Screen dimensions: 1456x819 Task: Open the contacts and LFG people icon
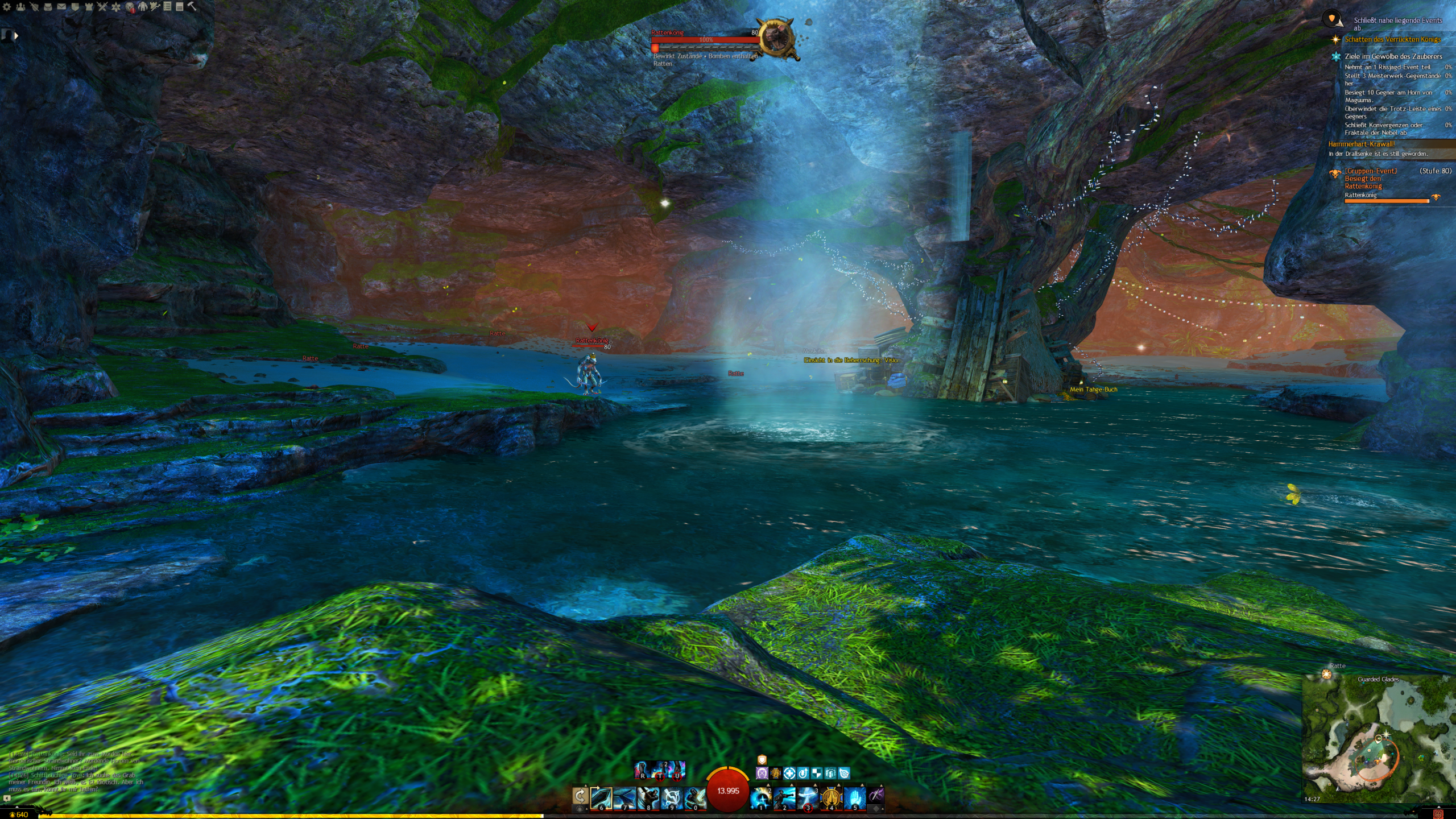click(x=20, y=7)
